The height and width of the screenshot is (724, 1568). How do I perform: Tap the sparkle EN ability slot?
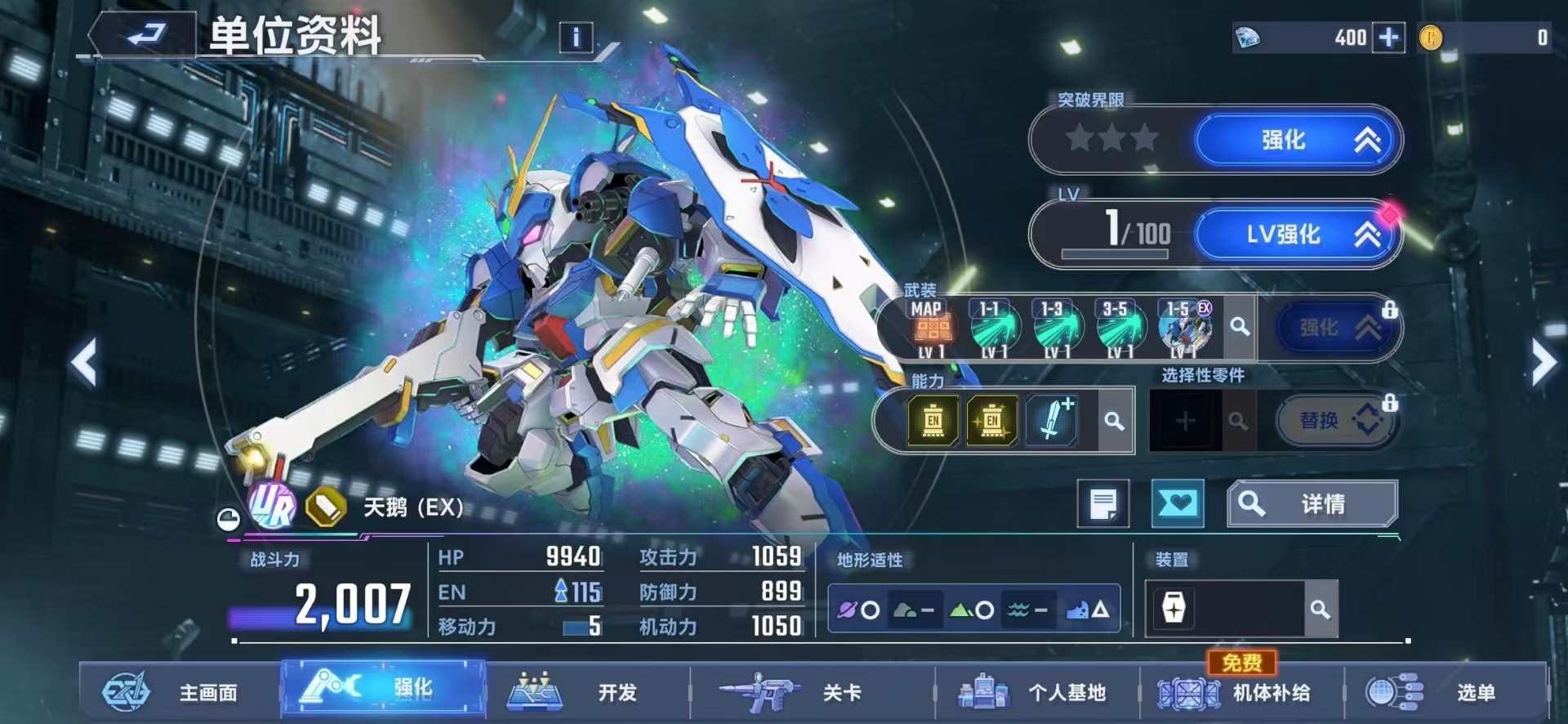(993, 420)
